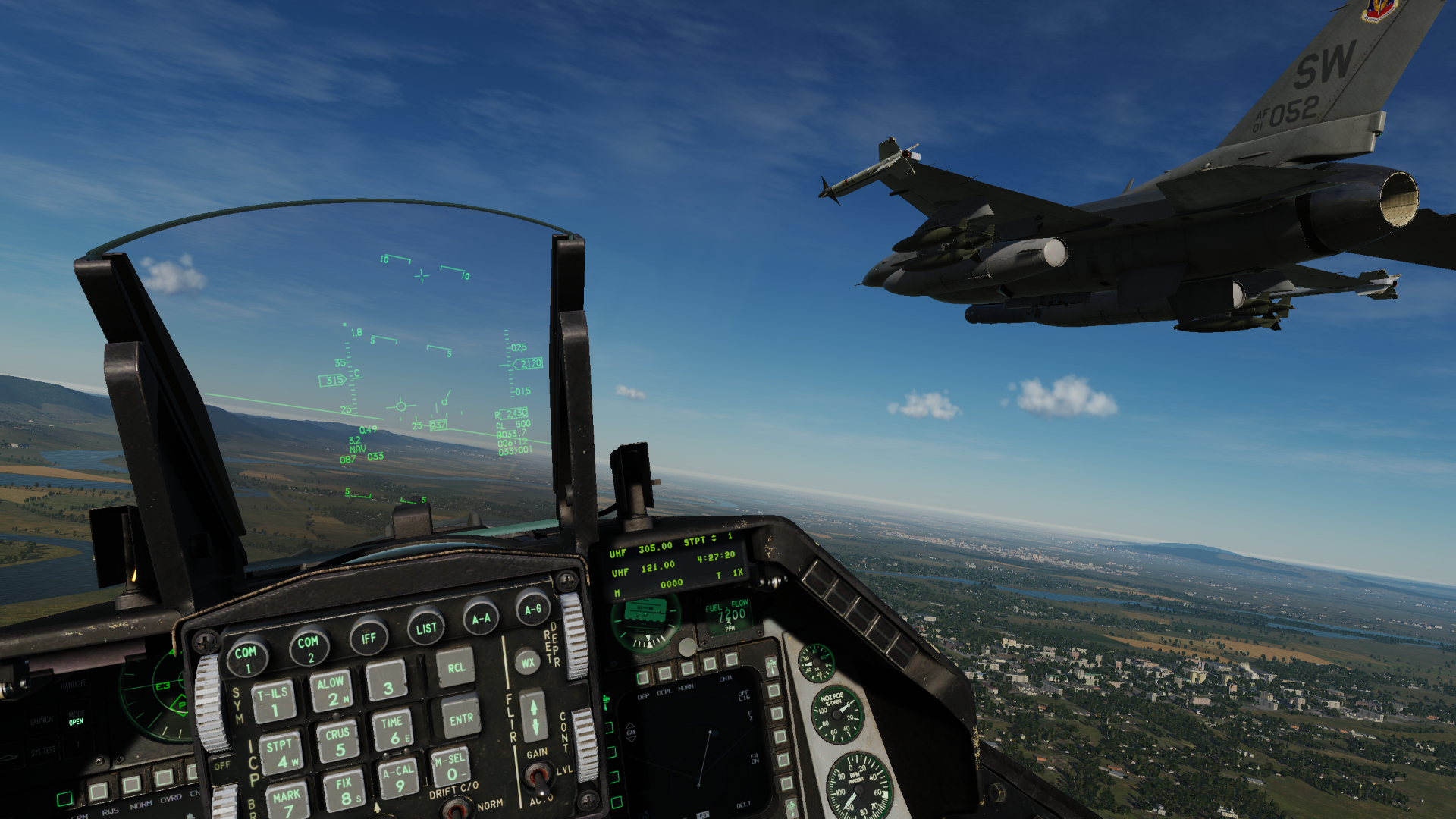Image resolution: width=1456 pixels, height=819 pixels.
Task: Open the LIST menu on the ICP
Action: (x=426, y=628)
